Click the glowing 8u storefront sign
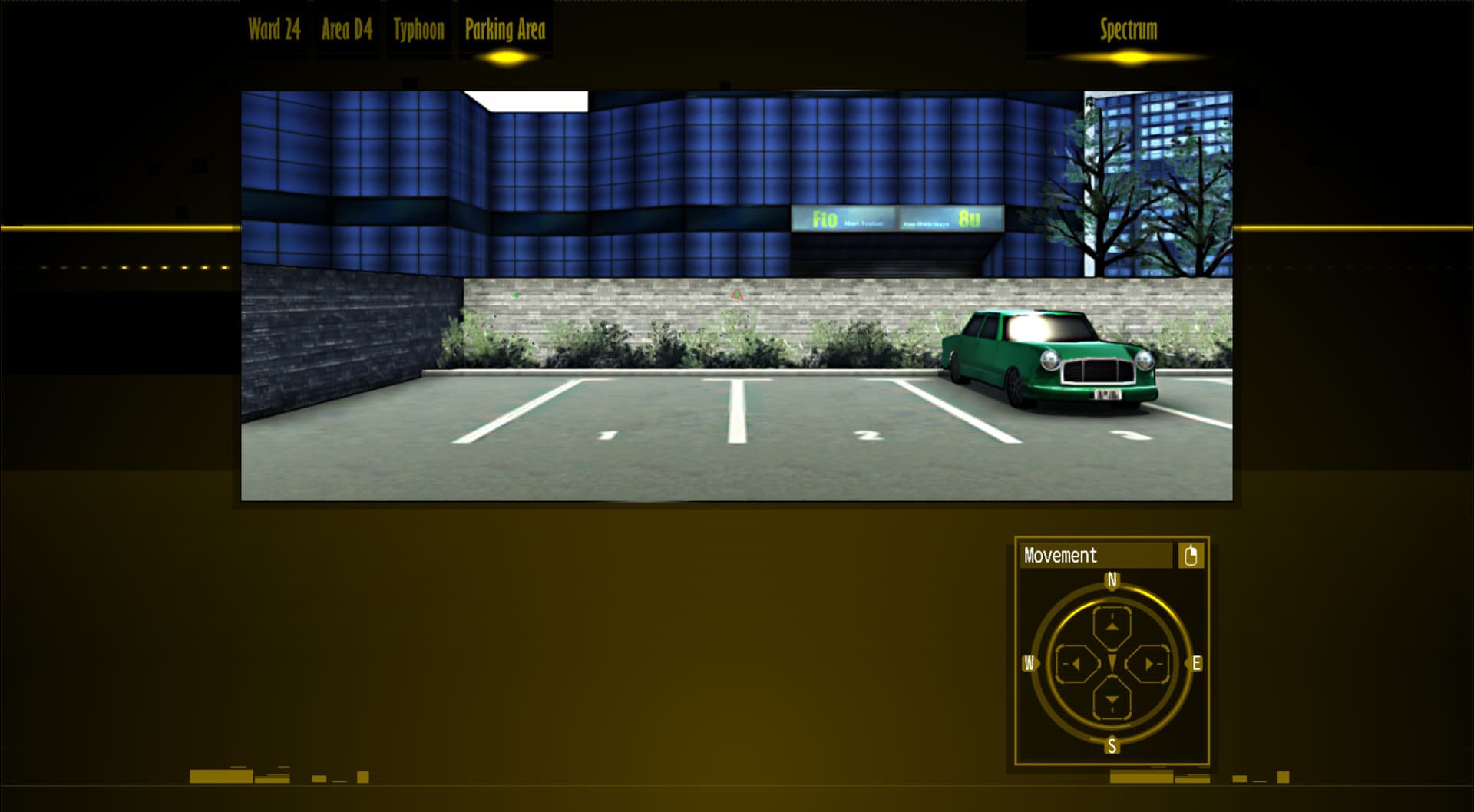1474x812 pixels. pos(970,220)
